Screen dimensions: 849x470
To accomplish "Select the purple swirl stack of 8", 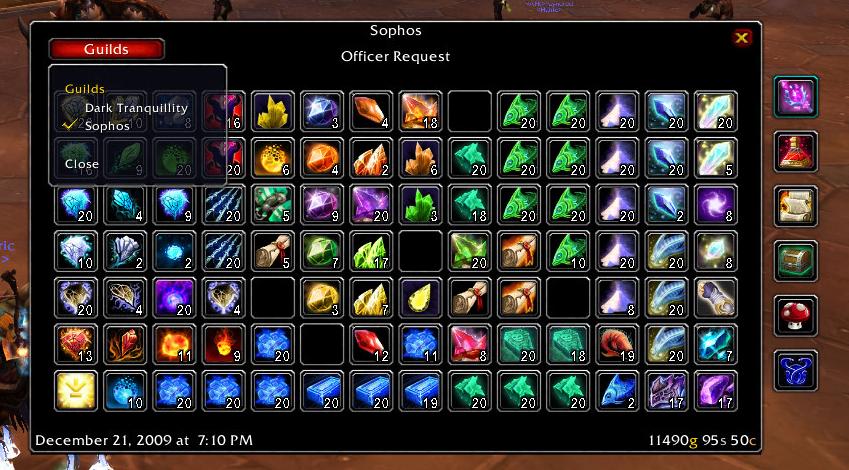I will point(715,205).
